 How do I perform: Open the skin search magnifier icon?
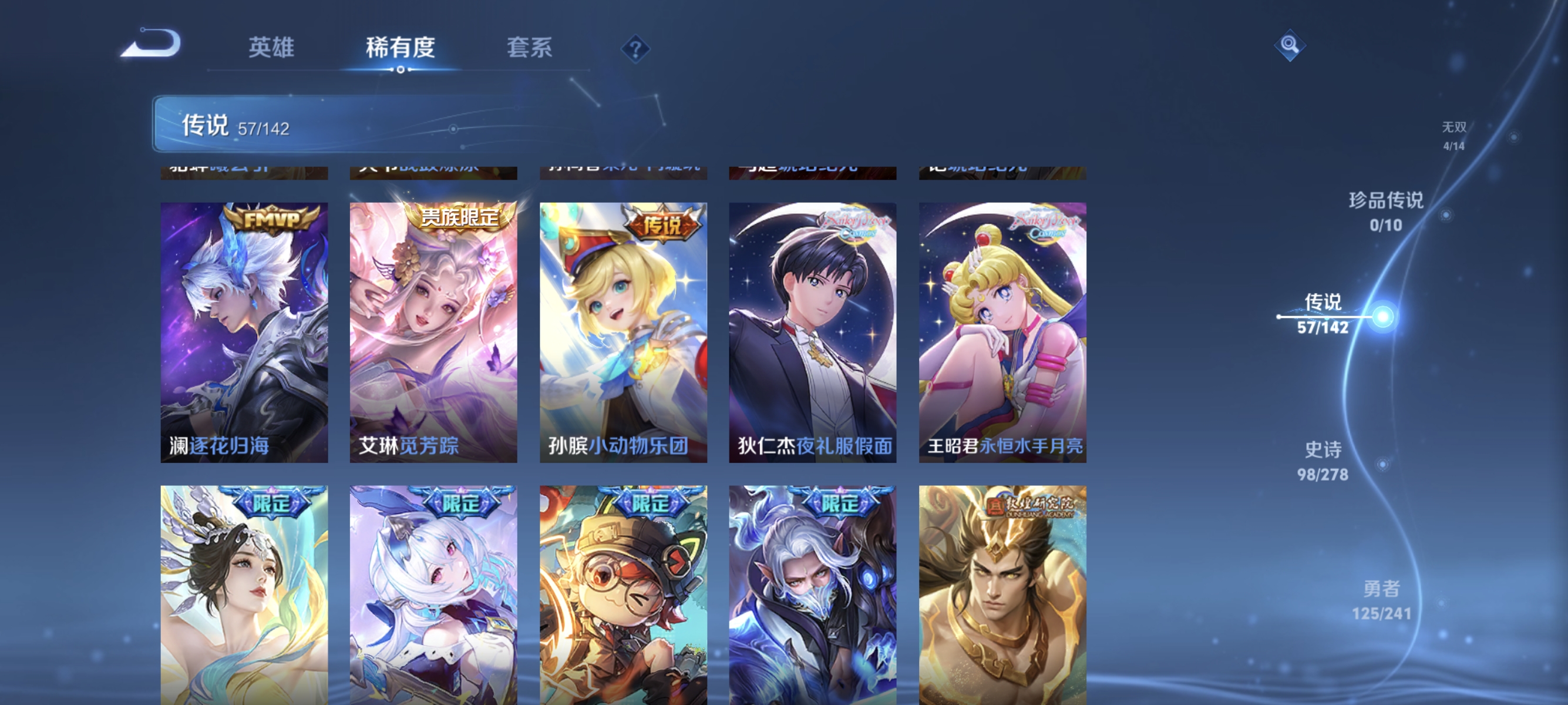[1290, 45]
